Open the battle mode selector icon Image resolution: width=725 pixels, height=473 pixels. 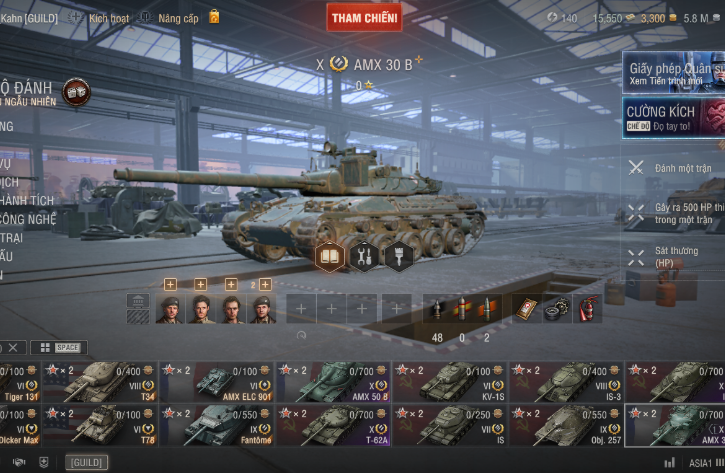pyautogui.click(x=75, y=93)
